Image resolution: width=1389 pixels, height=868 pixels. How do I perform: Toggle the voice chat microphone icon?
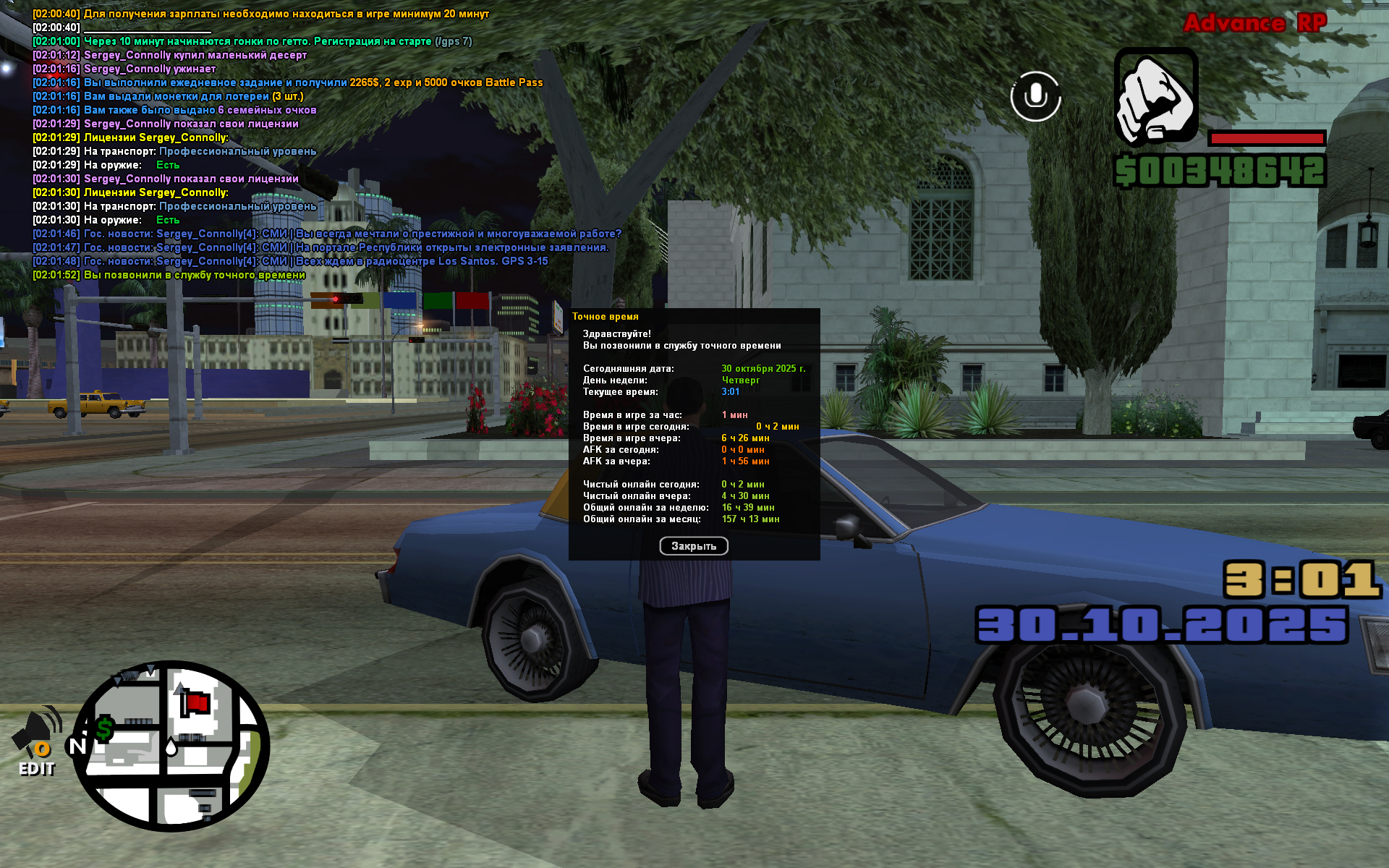click(1035, 96)
